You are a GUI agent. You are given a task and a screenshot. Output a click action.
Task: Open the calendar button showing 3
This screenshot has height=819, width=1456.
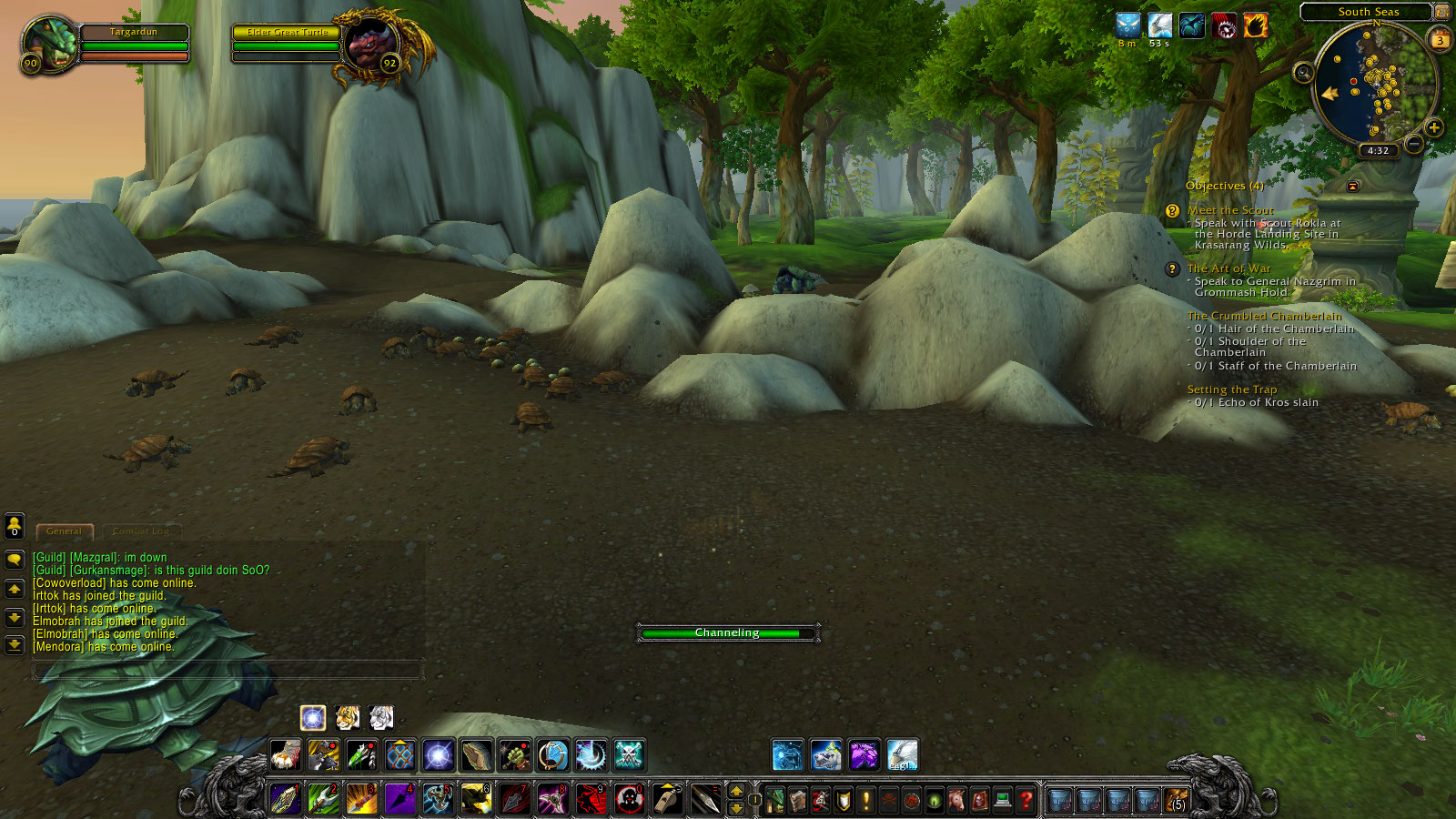coord(1441,40)
